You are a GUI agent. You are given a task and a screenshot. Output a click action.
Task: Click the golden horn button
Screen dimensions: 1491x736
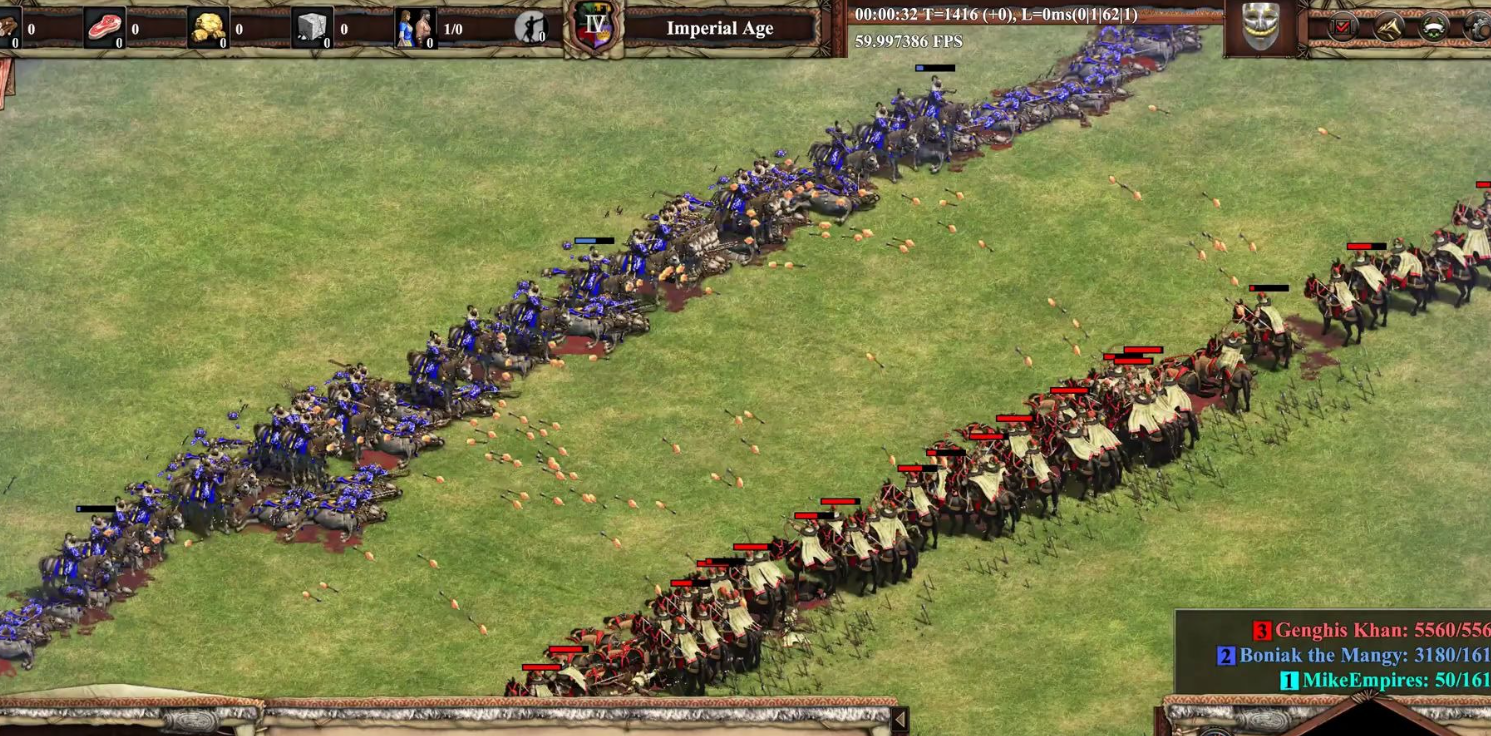tap(1388, 28)
